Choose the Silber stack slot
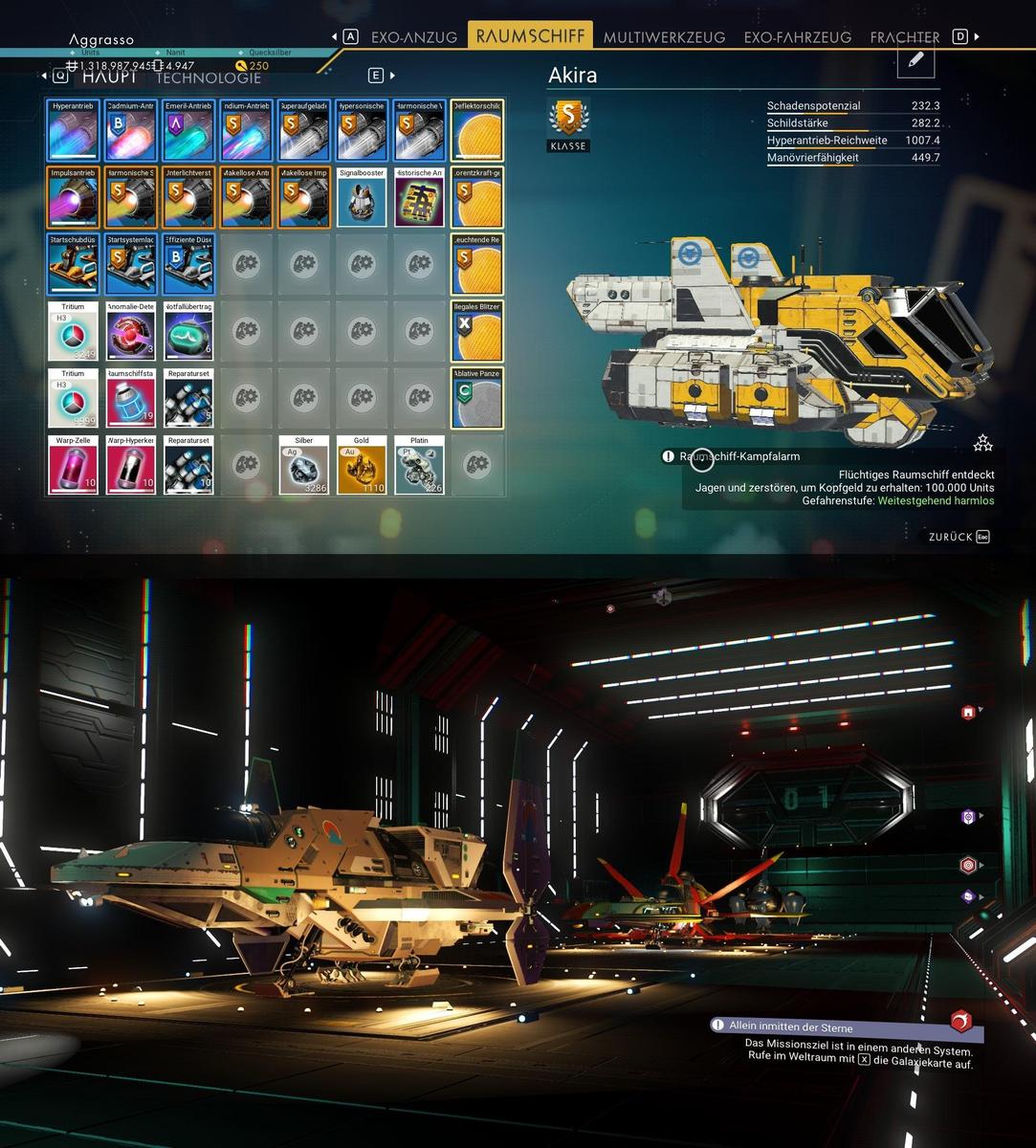 [x=303, y=466]
